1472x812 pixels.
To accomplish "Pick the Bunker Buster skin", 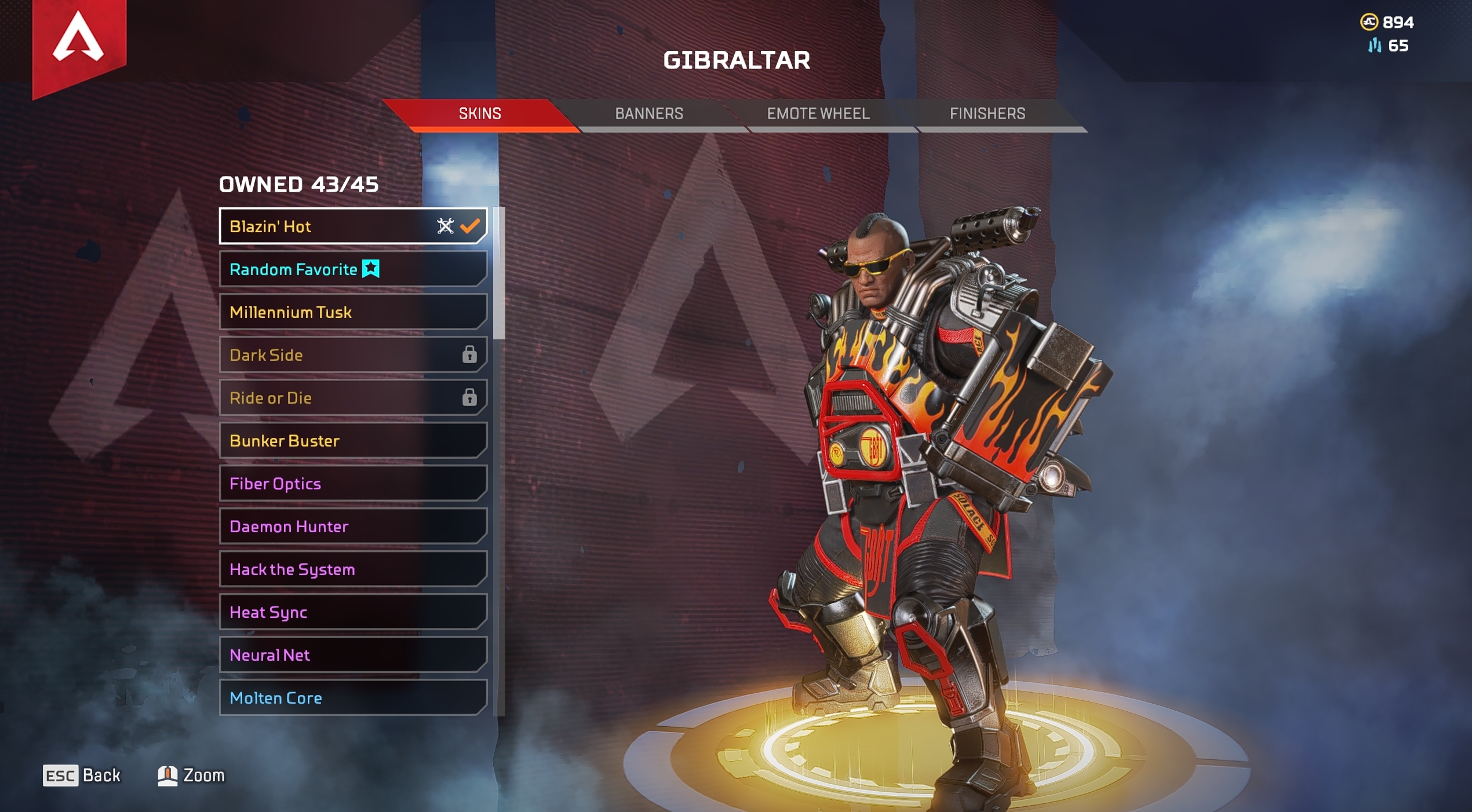I will pyautogui.click(x=352, y=440).
